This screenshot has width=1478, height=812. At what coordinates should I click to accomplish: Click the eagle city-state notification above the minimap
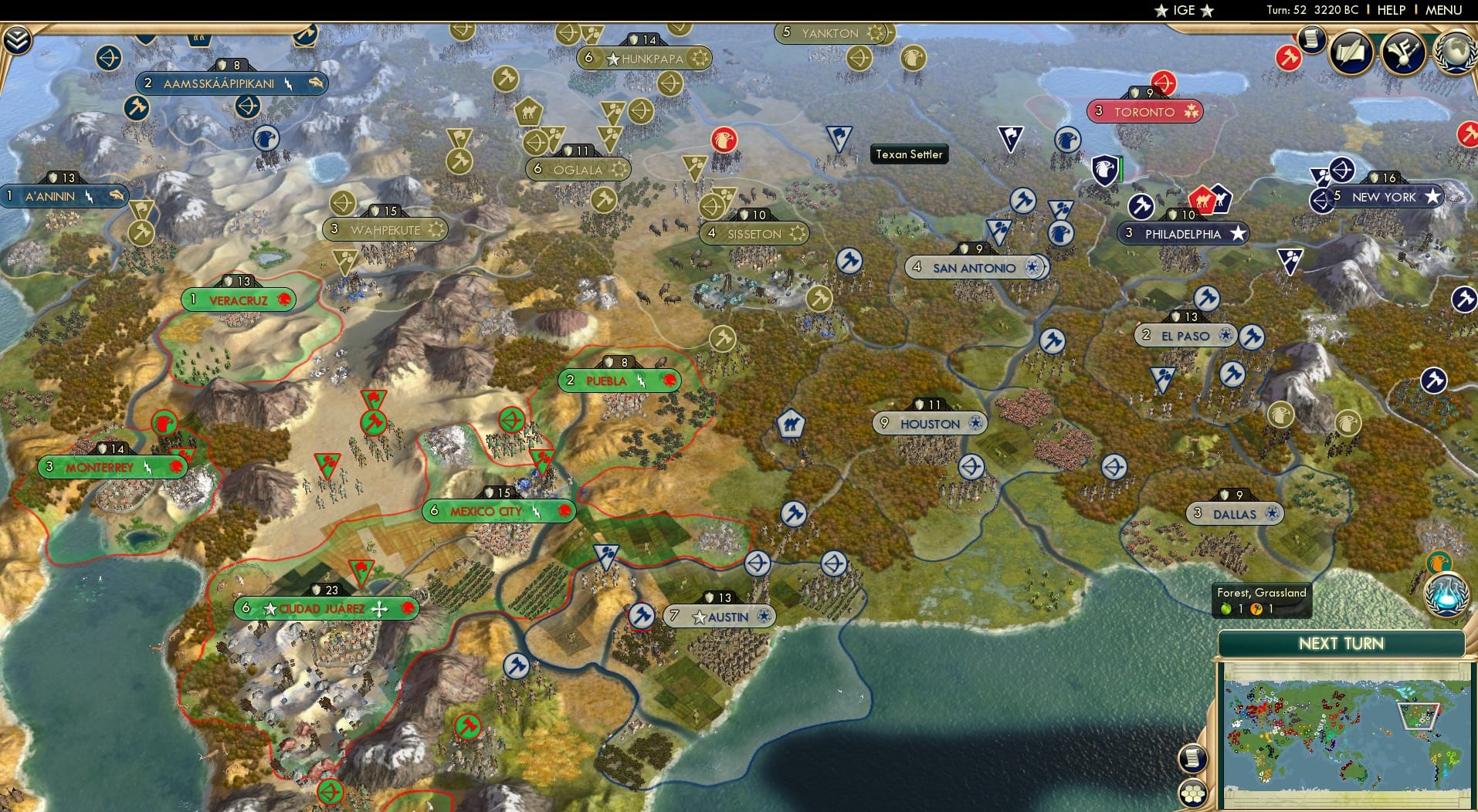1441,562
